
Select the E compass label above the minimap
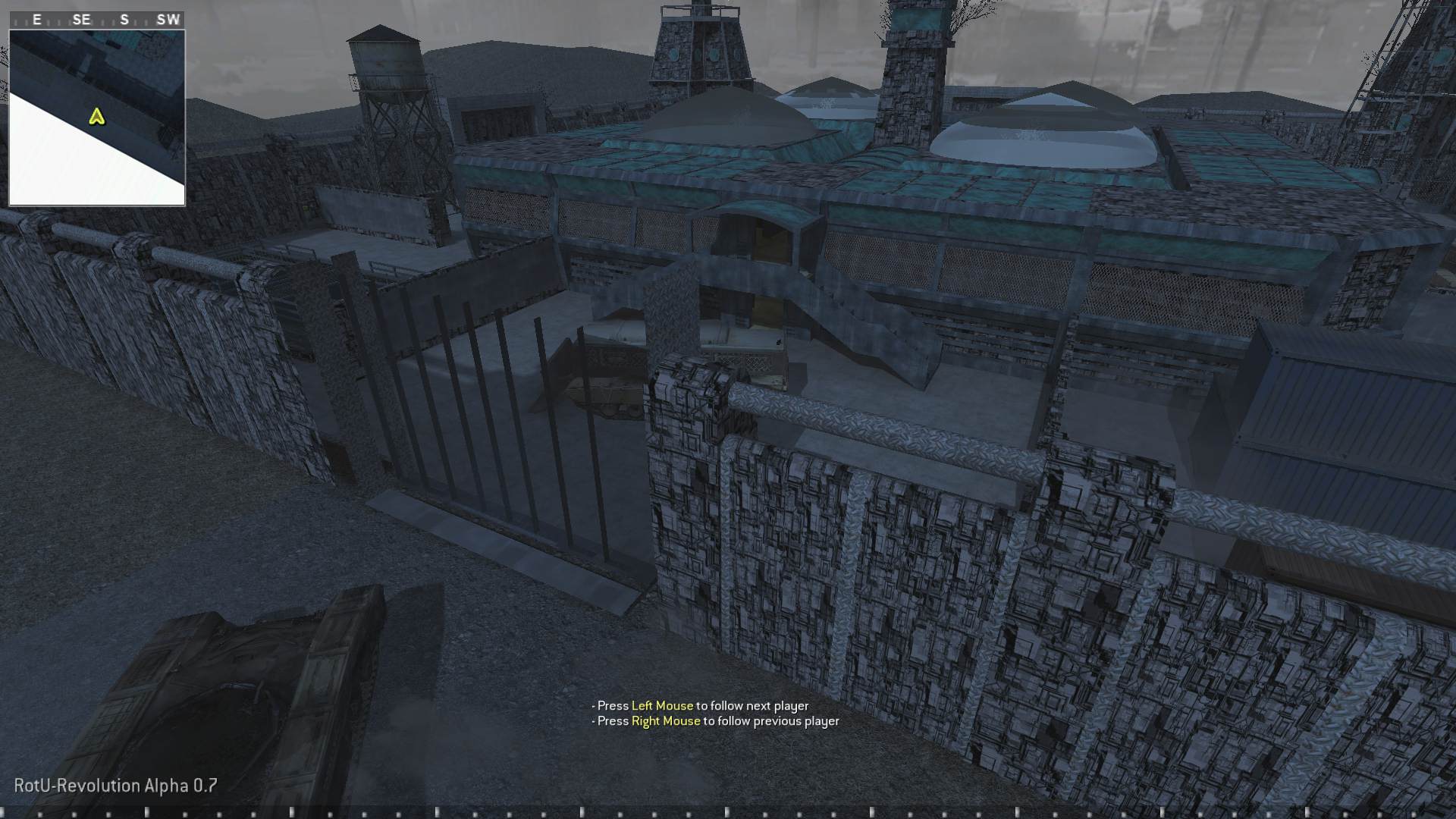(36, 20)
